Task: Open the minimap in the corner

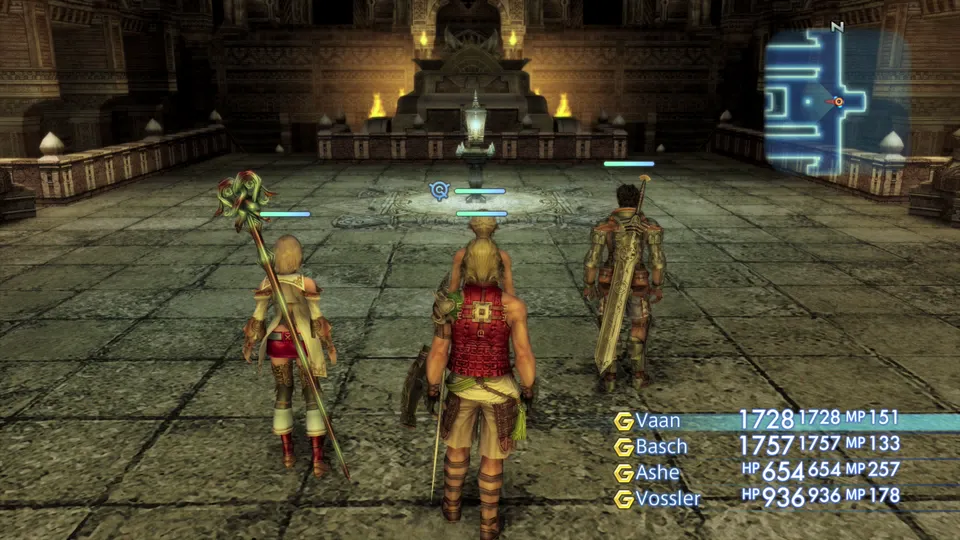Action: coord(836,98)
